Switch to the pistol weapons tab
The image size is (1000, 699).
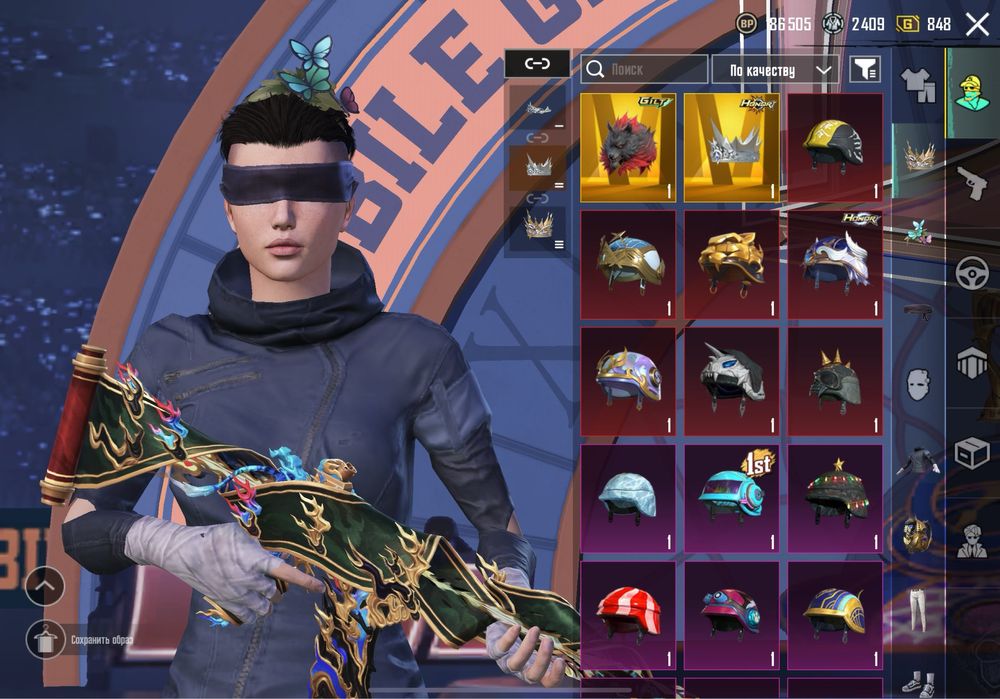(x=971, y=182)
